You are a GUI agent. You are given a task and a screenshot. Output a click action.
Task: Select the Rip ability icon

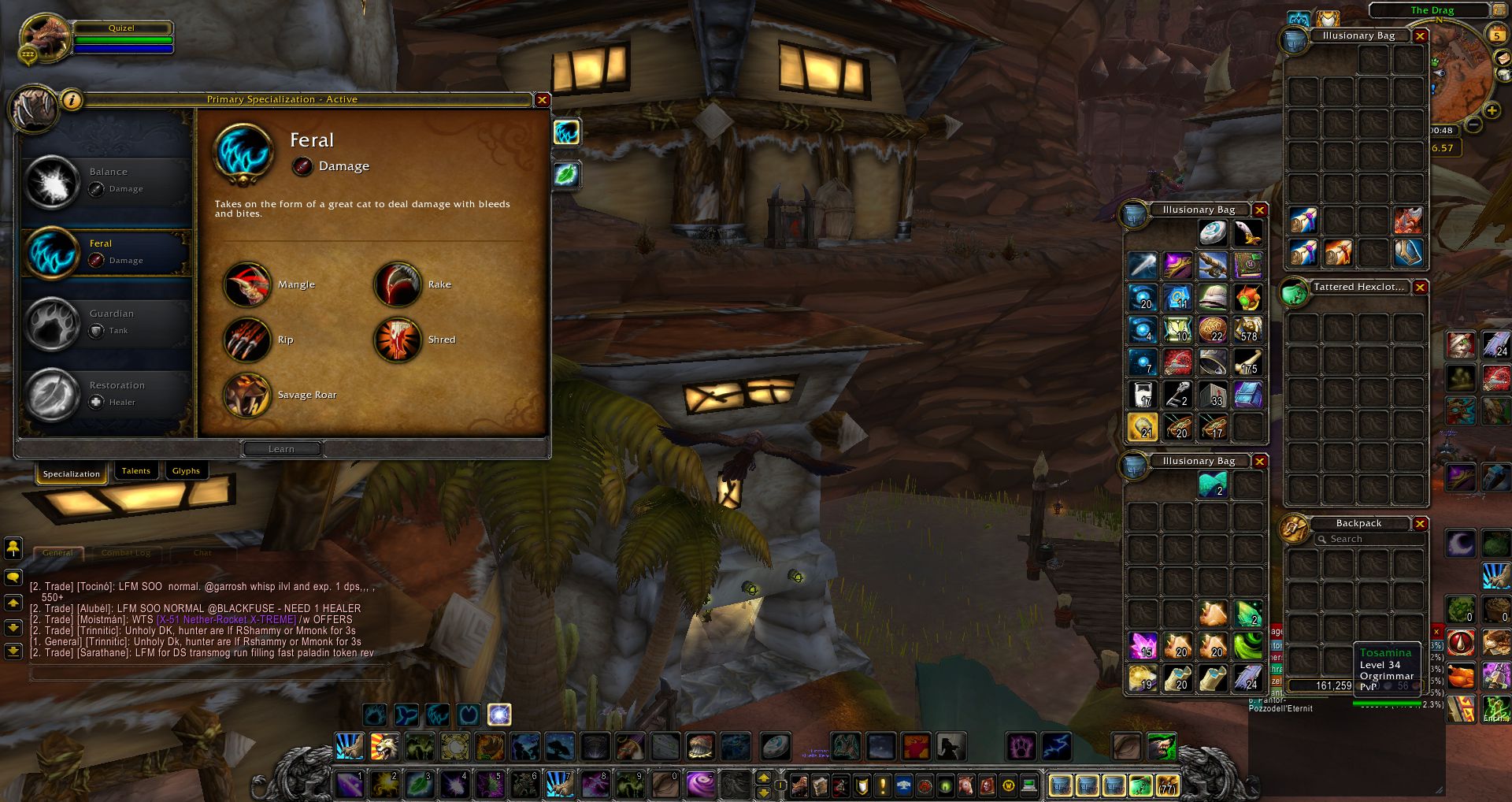[x=247, y=340]
